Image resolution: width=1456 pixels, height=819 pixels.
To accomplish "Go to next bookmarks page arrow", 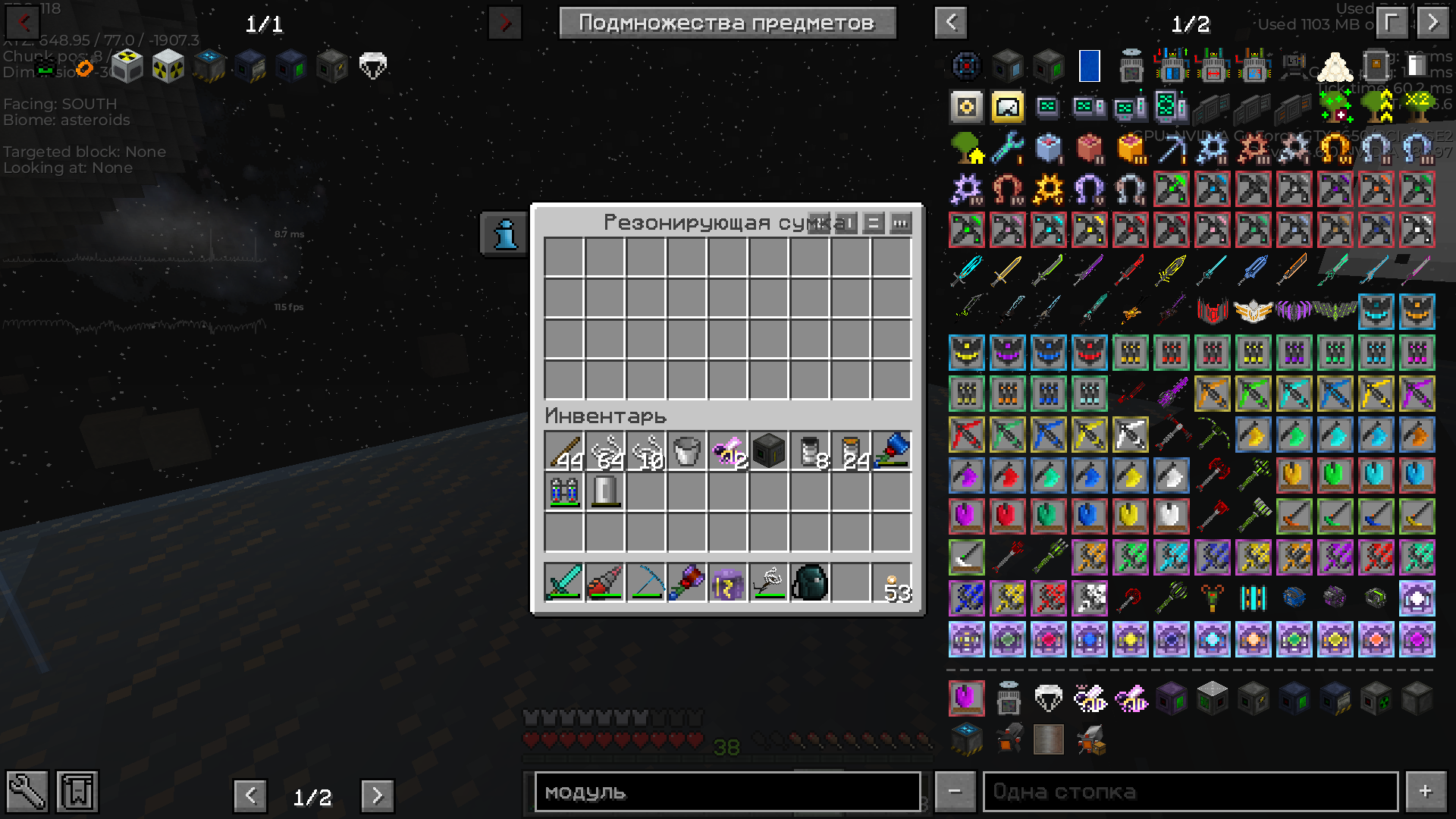I will (377, 796).
